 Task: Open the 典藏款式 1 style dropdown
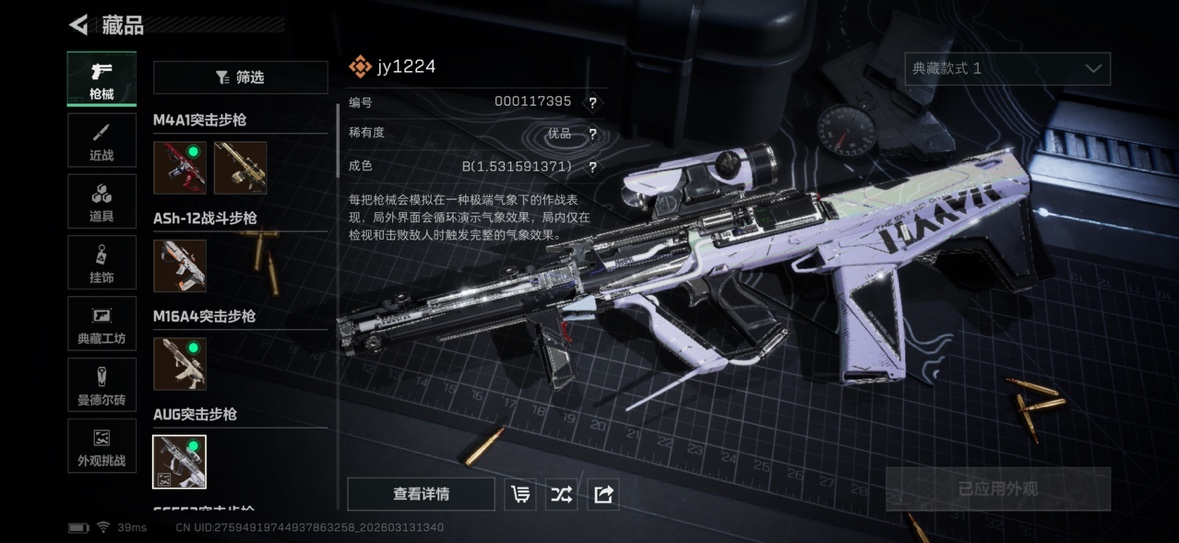(x=1007, y=68)
